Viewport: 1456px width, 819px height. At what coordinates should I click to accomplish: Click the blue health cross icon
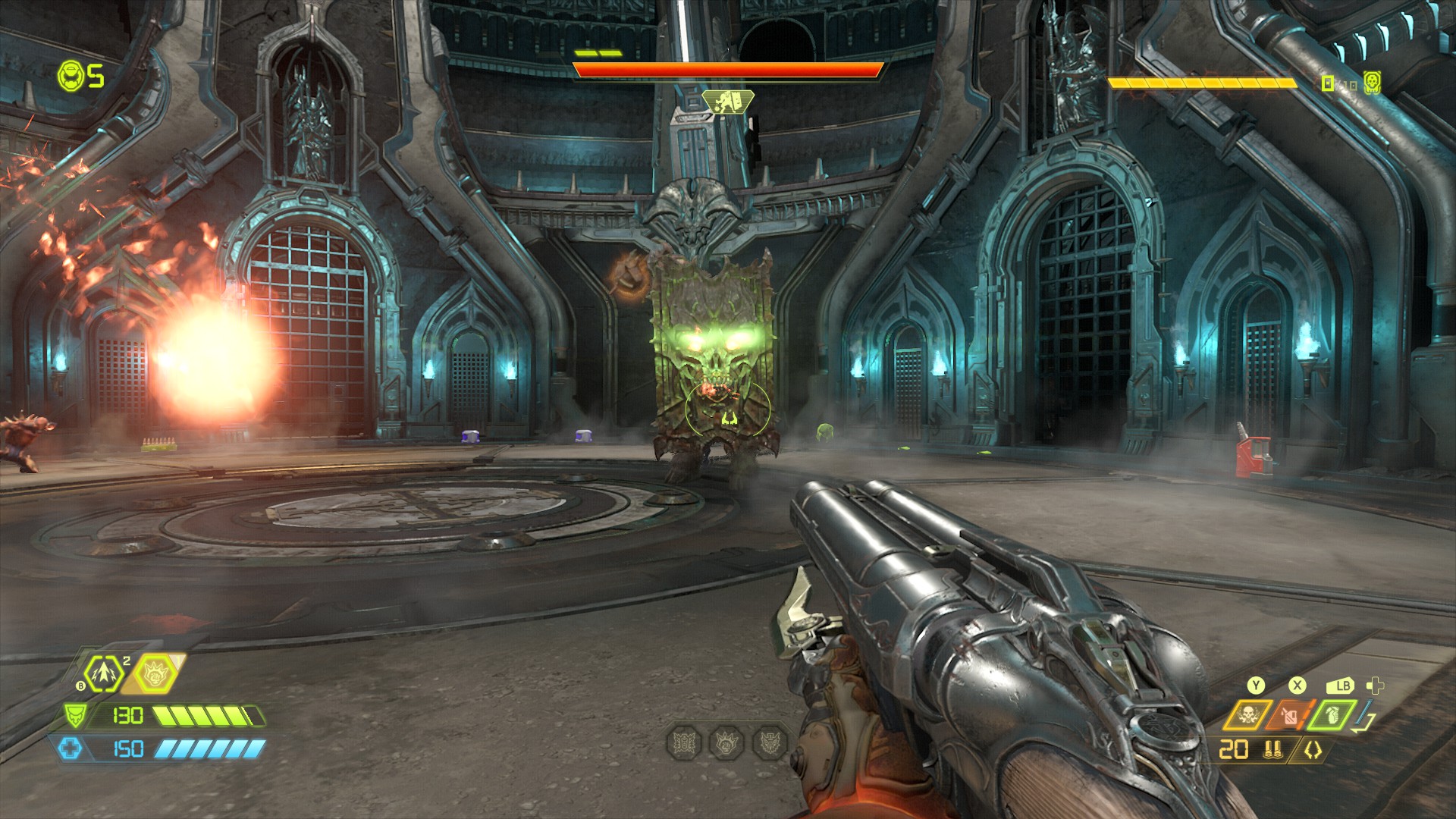pos(70,748)
